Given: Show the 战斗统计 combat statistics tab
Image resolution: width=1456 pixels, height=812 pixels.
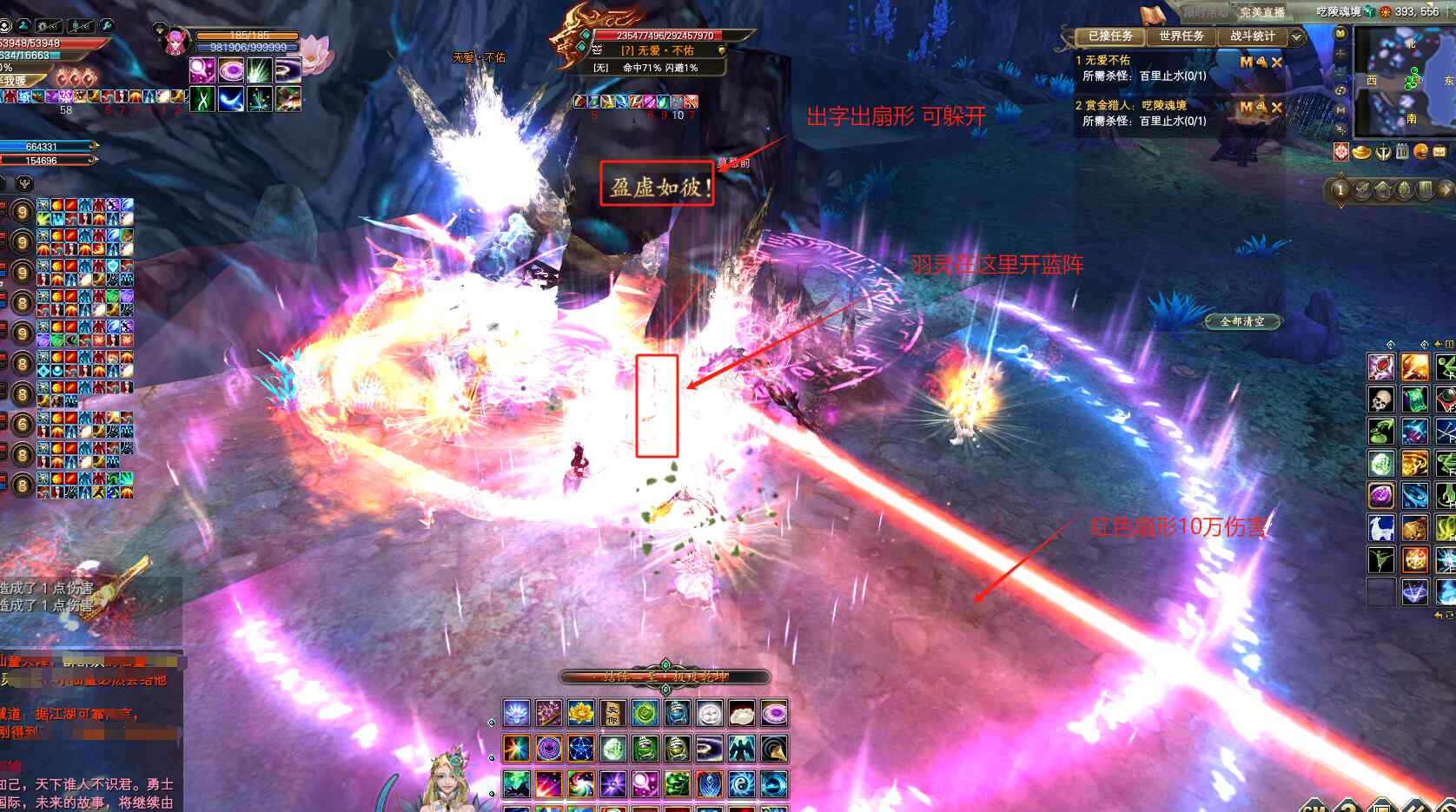Looking at the screenshot, I should click(1252, 36).
